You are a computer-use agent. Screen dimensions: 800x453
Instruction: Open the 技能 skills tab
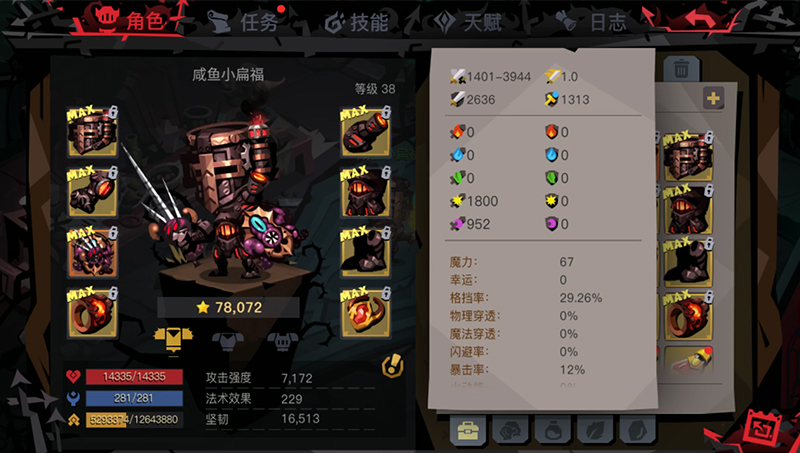click(357, 21)
